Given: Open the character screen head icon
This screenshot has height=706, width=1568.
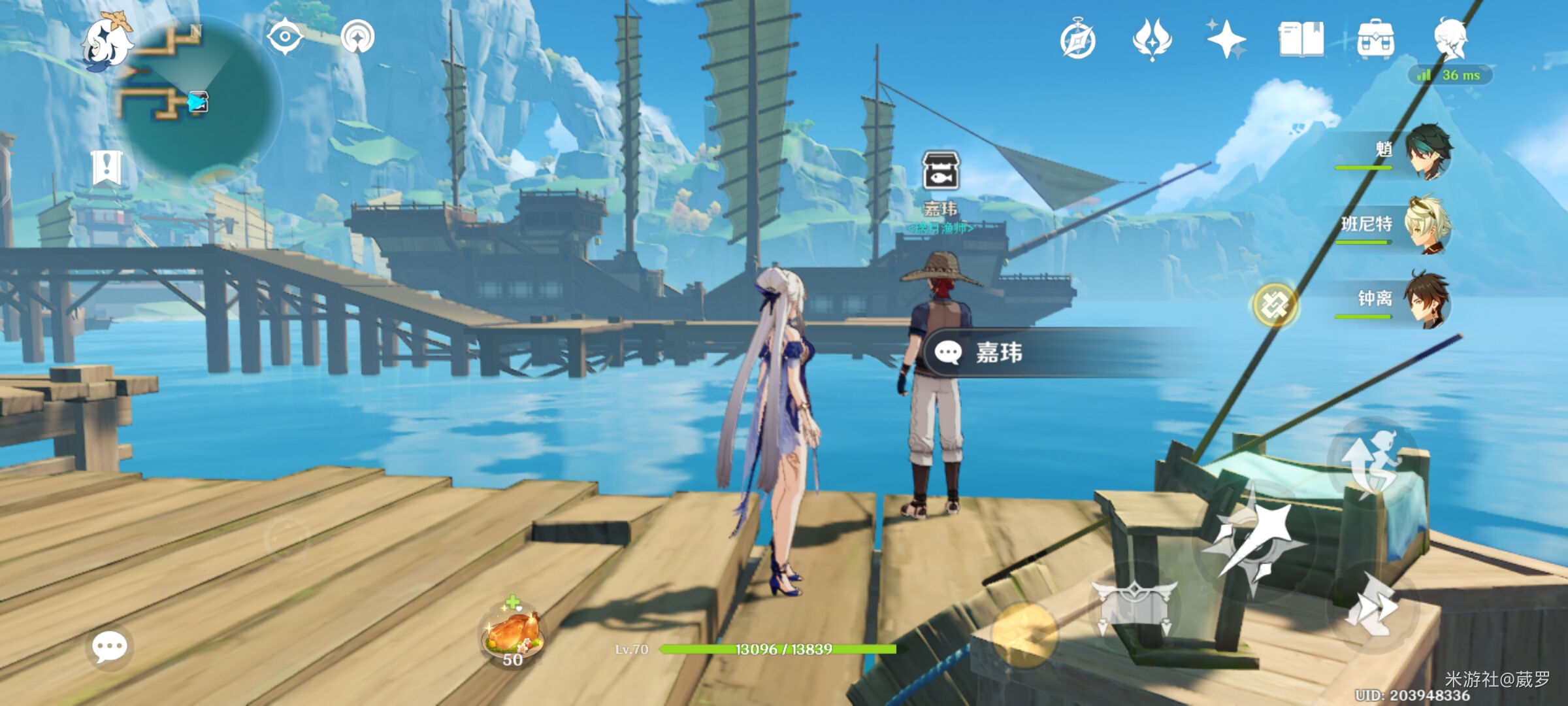Looking at the screenshot, I should pos(1450,38).
